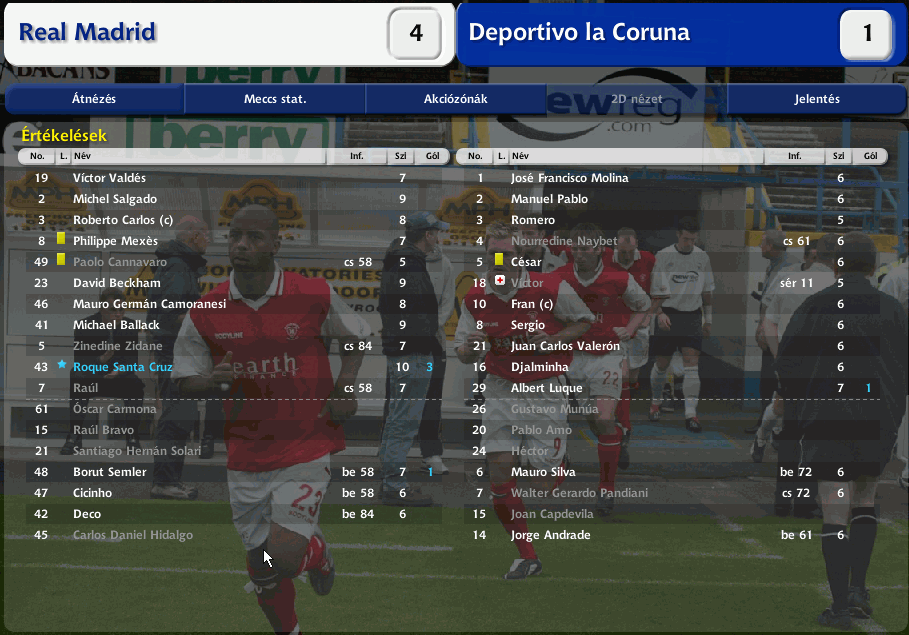Sort Real Madrid list by Név column
This screenshot has width=909, height=635.
point(200,157)
